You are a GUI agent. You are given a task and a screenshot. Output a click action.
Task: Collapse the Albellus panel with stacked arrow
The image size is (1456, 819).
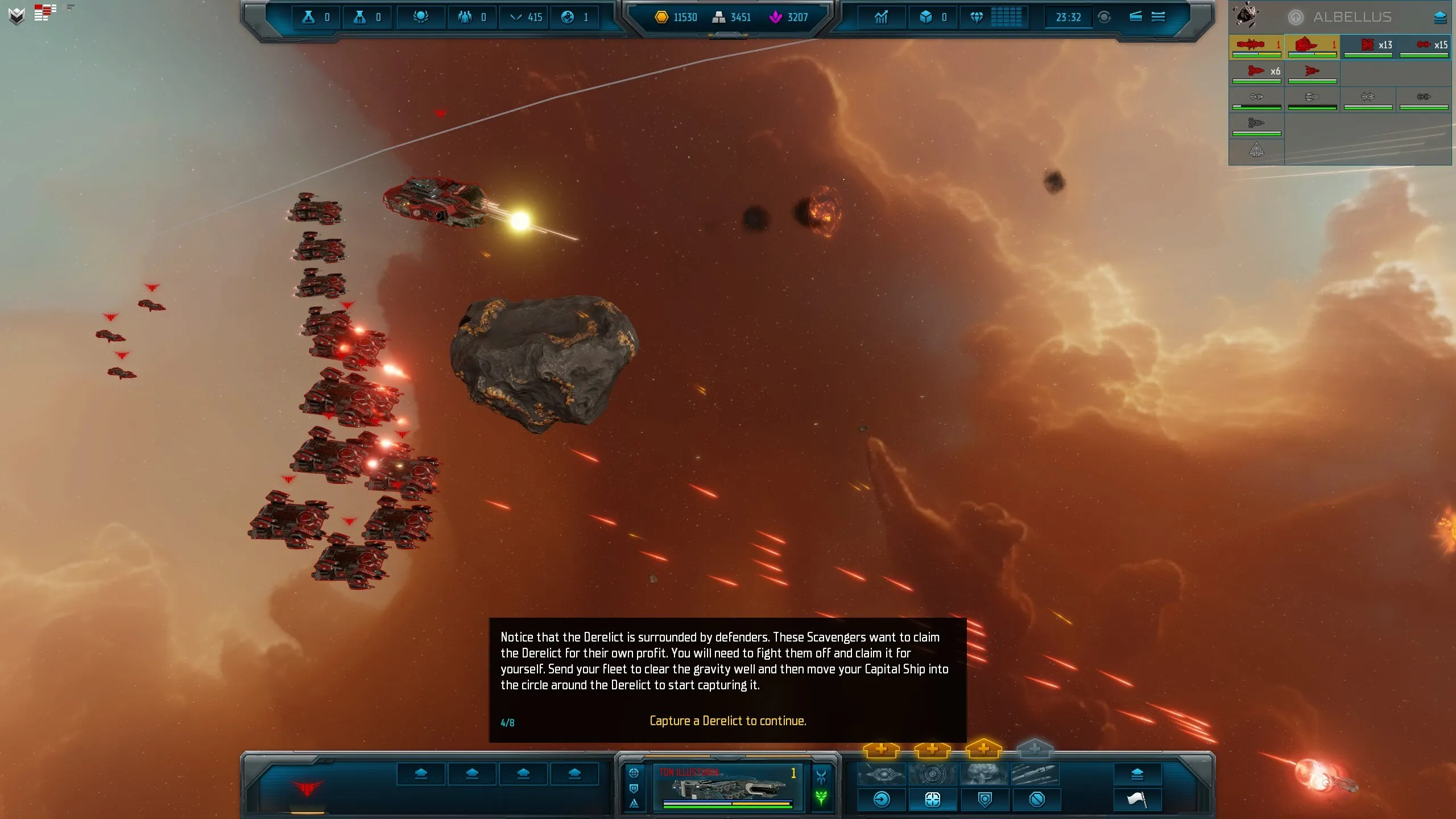pyautogui.click(x=1440, y=18)
